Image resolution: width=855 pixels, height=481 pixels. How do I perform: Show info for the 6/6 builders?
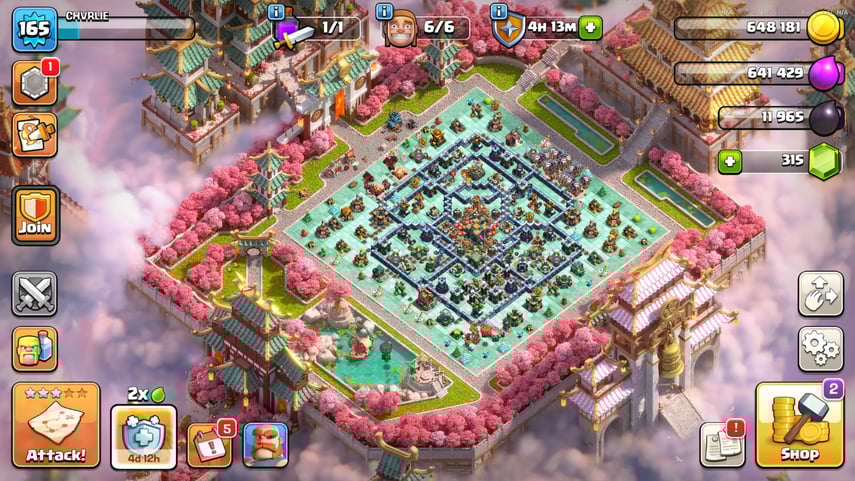click(x=385, y=12)
